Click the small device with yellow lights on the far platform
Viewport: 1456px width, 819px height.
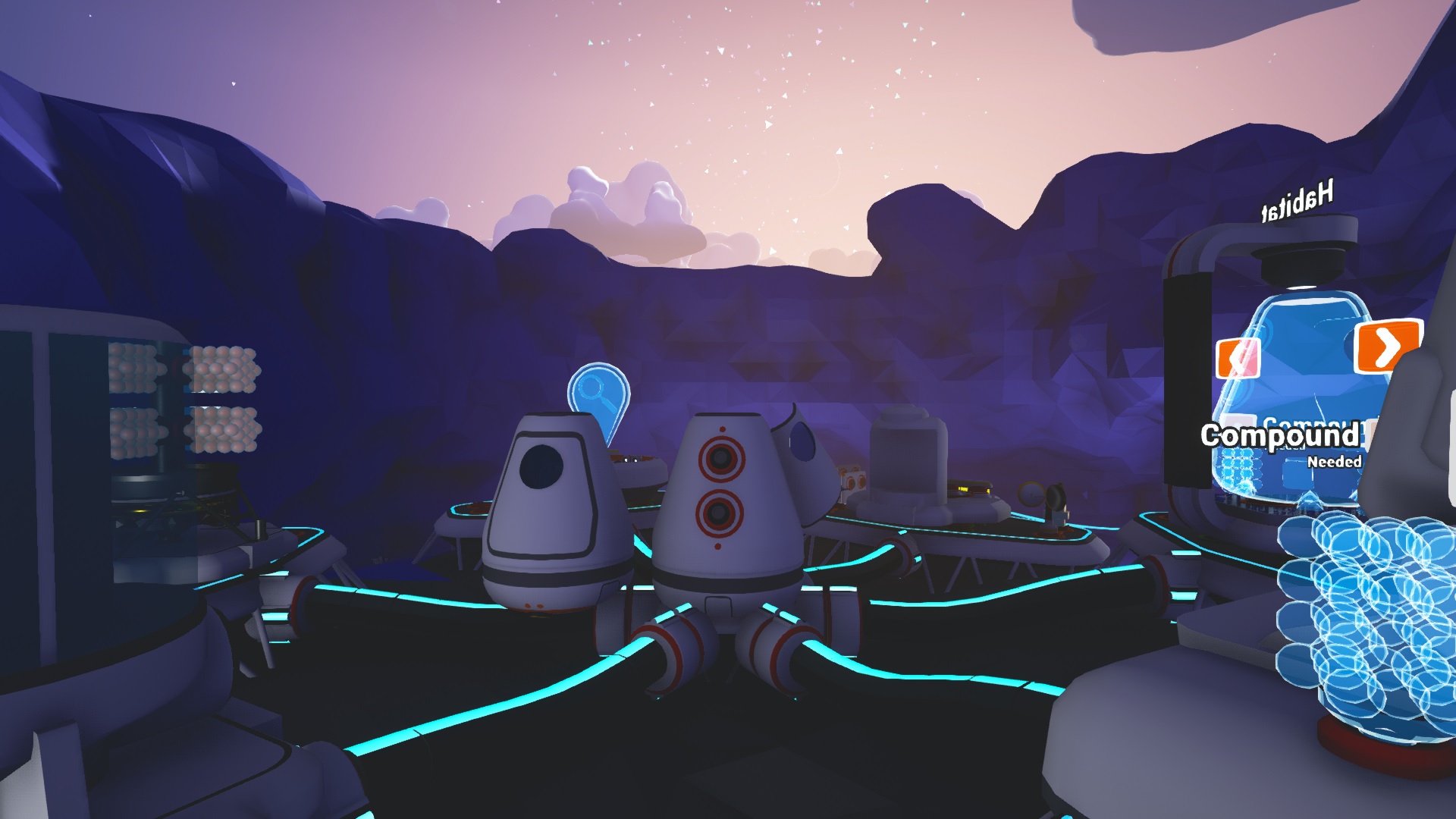(x=968, y=488)
